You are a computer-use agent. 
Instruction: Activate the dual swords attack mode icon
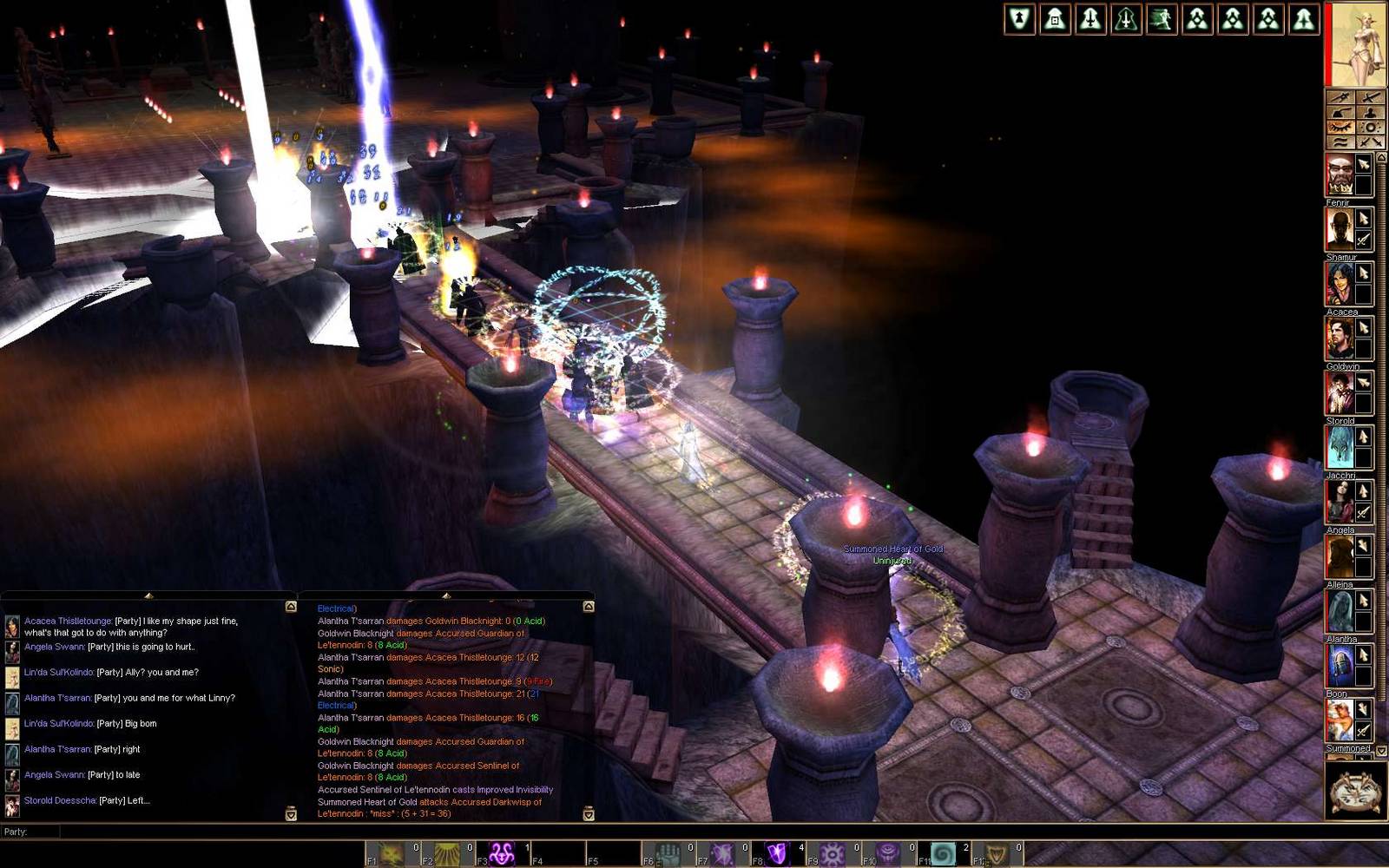pos(1370,141)
